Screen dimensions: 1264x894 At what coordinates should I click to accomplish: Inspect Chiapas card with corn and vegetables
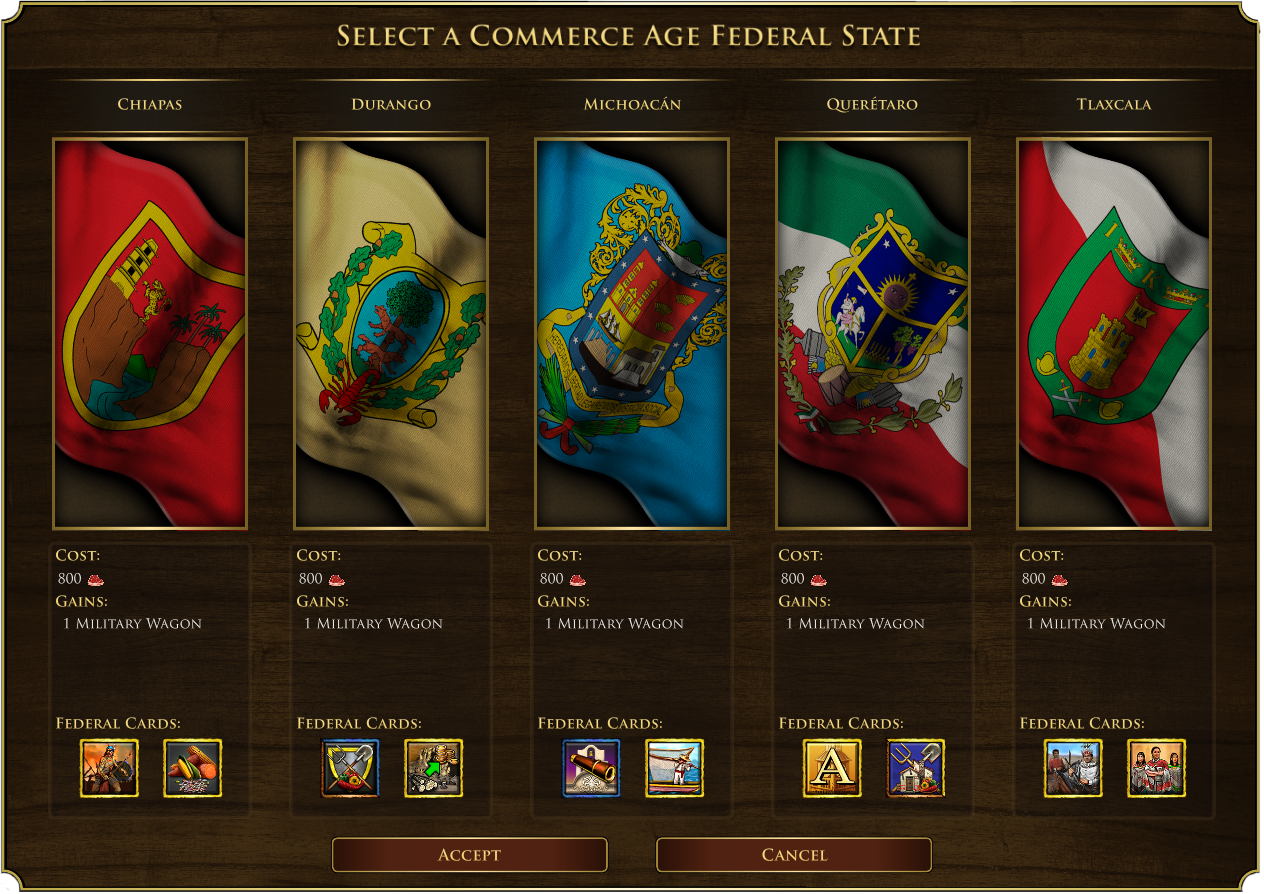(192, 768)
